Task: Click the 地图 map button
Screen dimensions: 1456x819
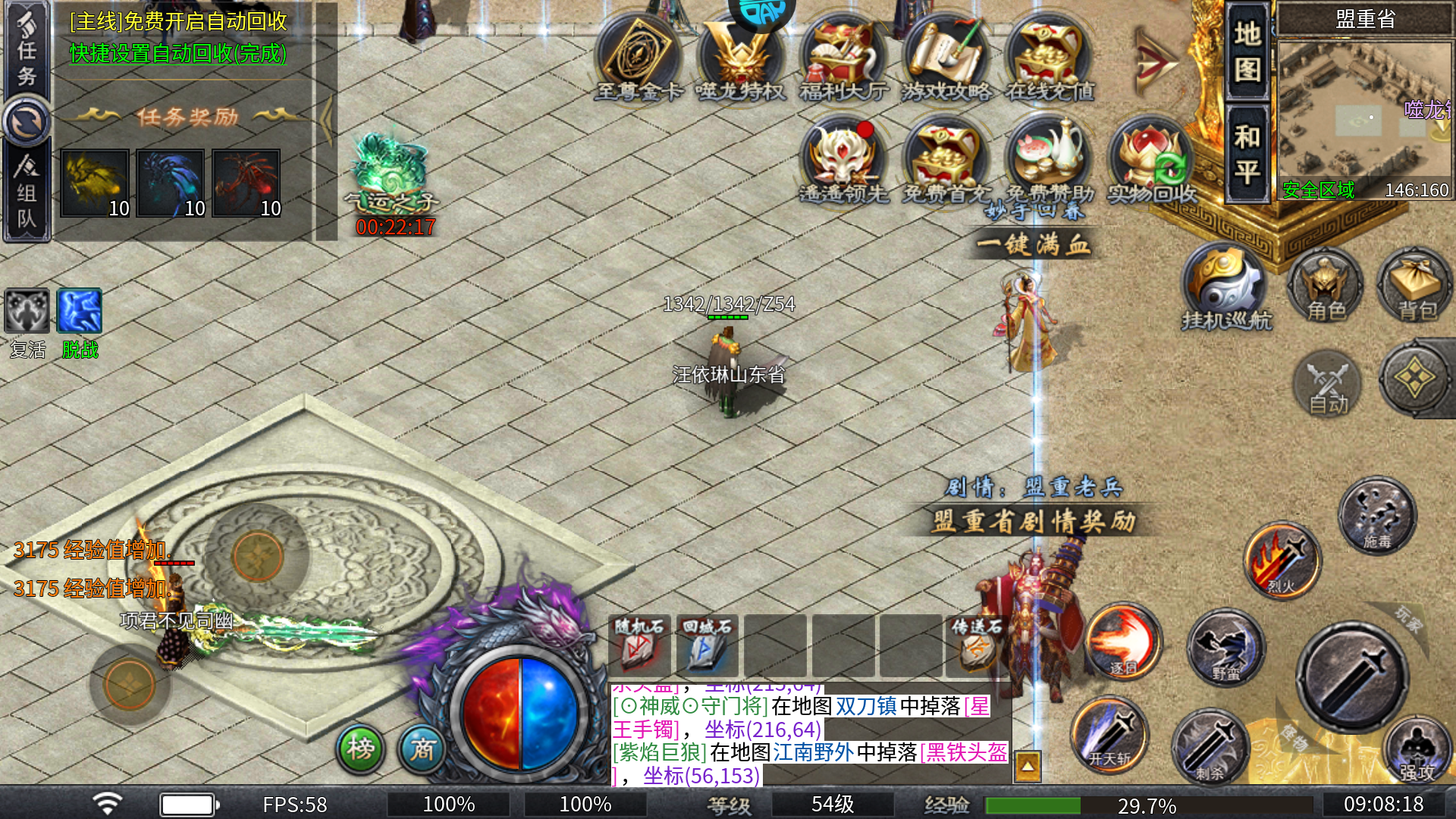Action: pos(1247,52)
